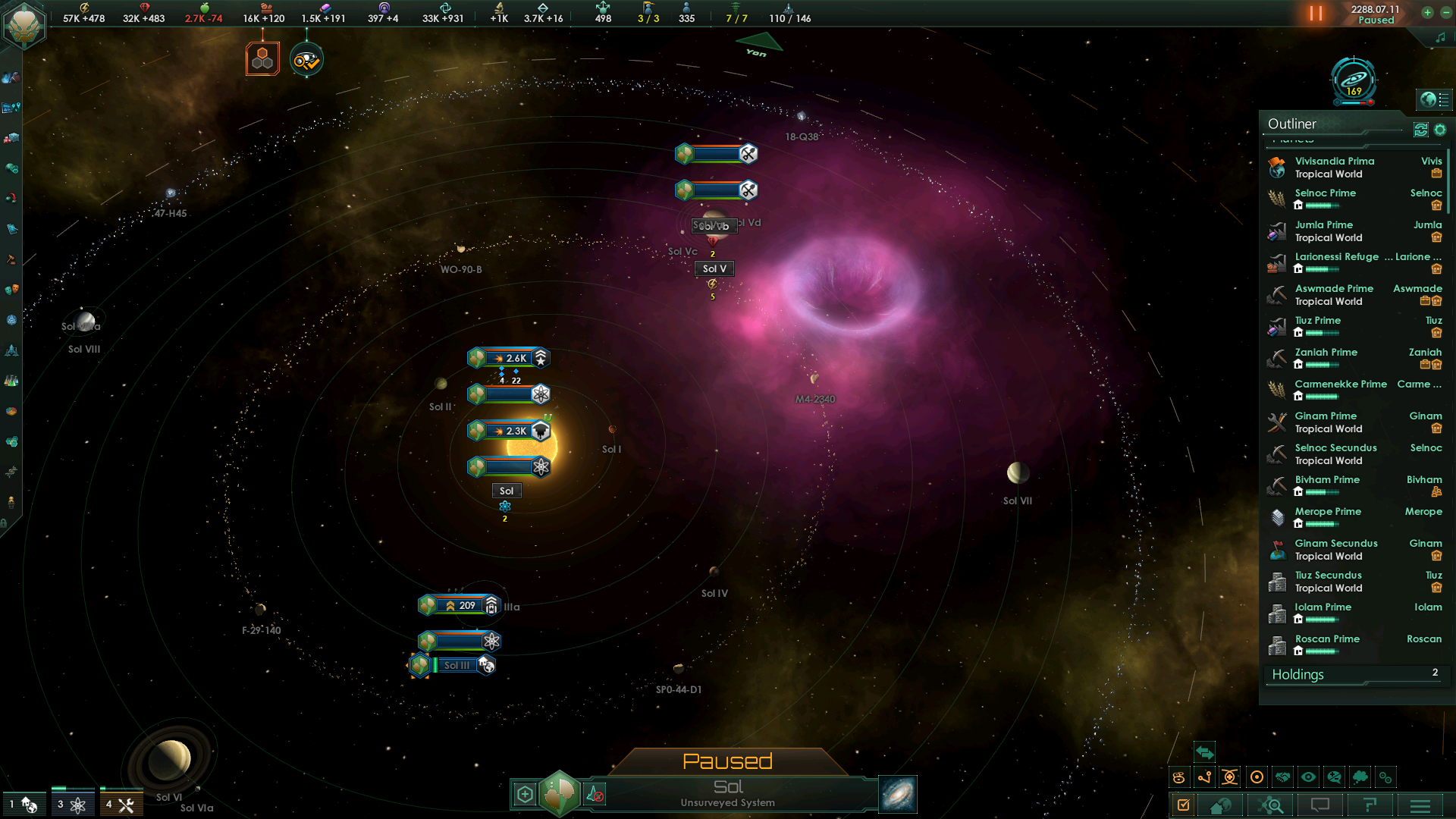This screenshot has height=819, width=1456.
Task: Open the expansion planner globe button
Action: [1219, 805]
